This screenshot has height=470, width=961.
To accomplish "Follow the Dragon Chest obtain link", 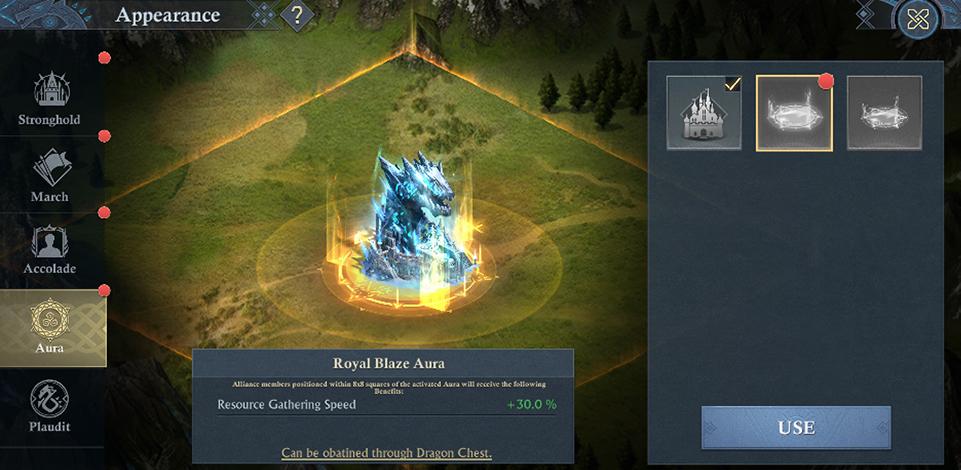I will (386, 453).
